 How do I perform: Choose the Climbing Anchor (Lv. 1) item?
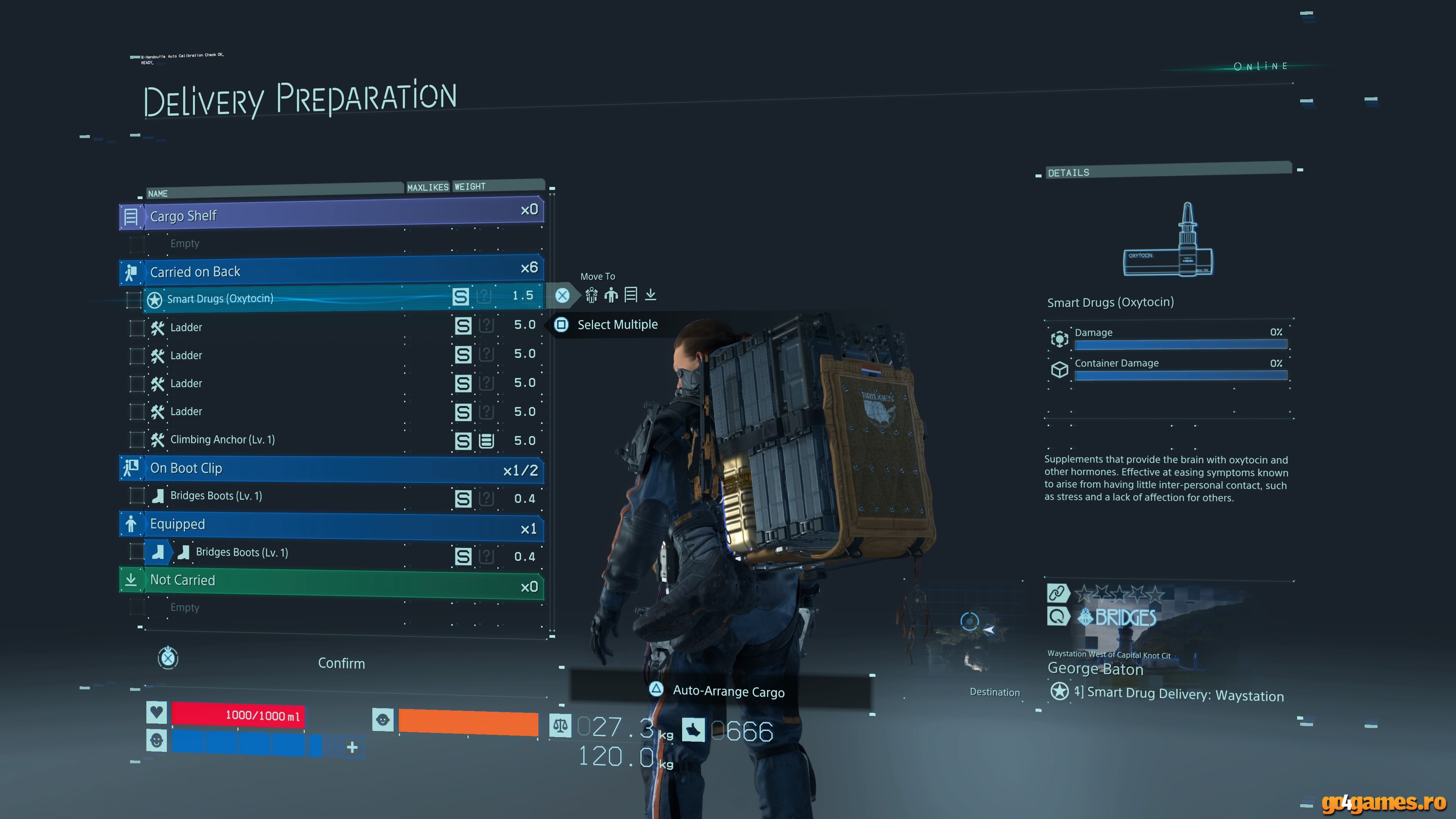click(x=222, y=439)
